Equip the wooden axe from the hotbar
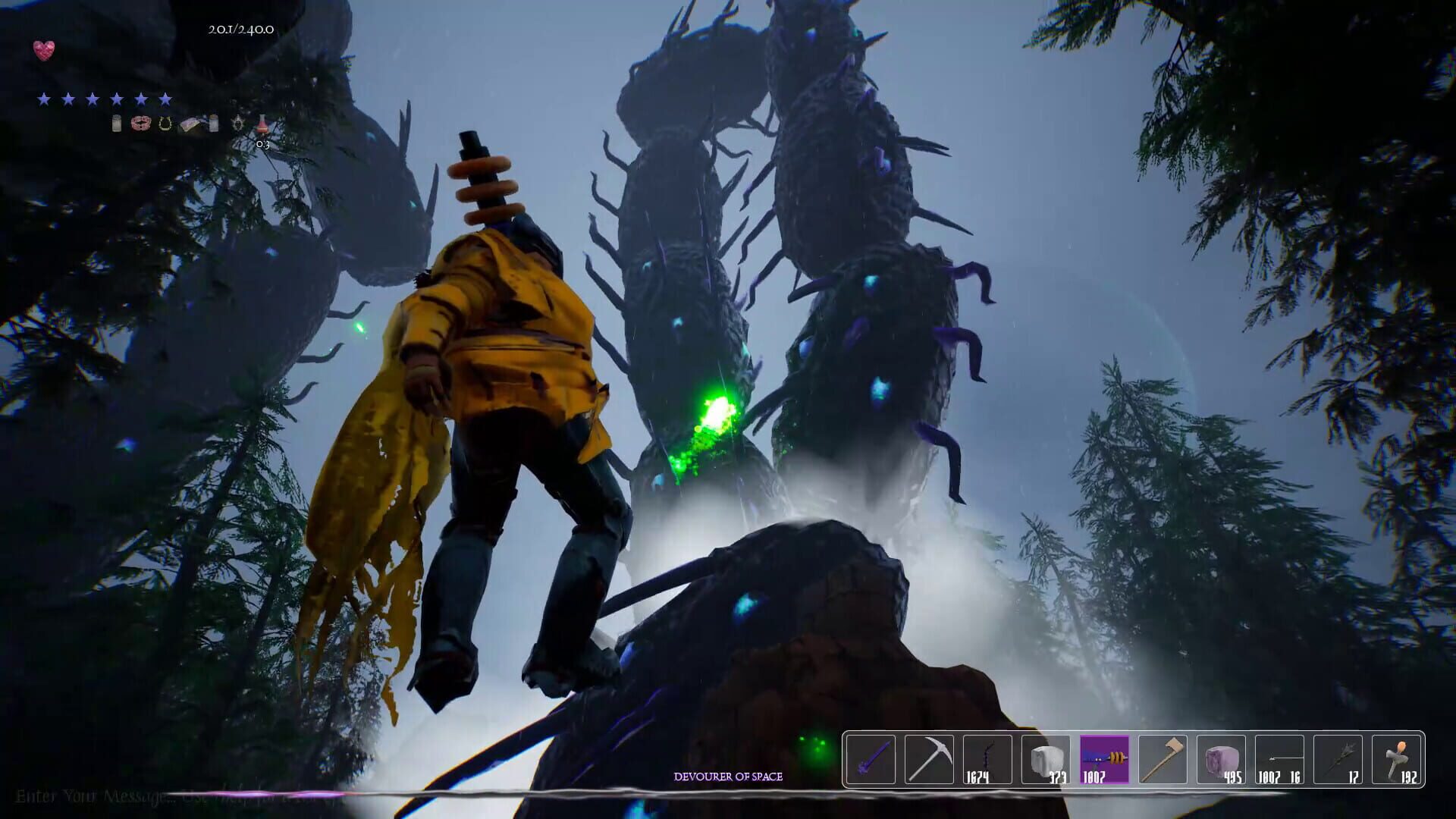 click(1163, 759)
